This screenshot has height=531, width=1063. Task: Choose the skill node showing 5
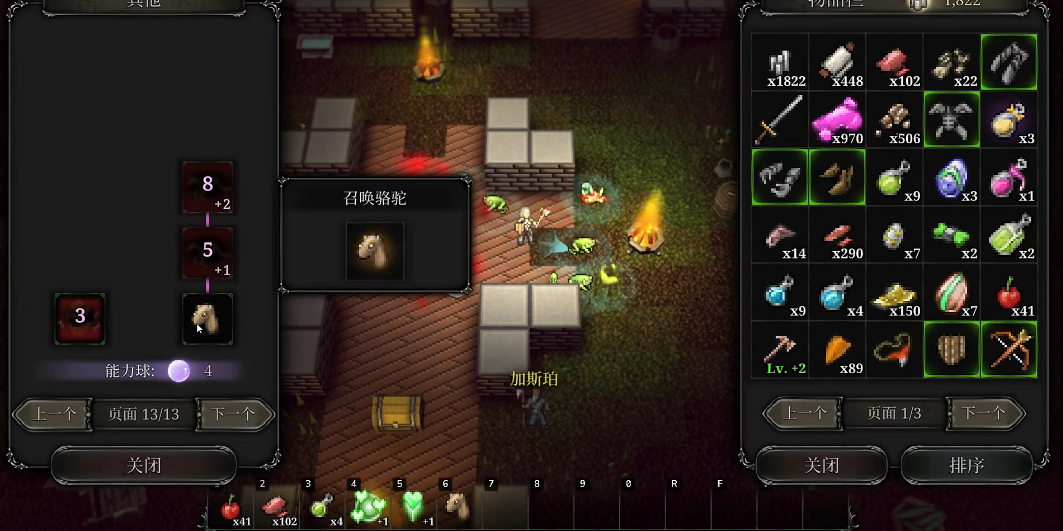pyautogui.click(x=208, y=252)
